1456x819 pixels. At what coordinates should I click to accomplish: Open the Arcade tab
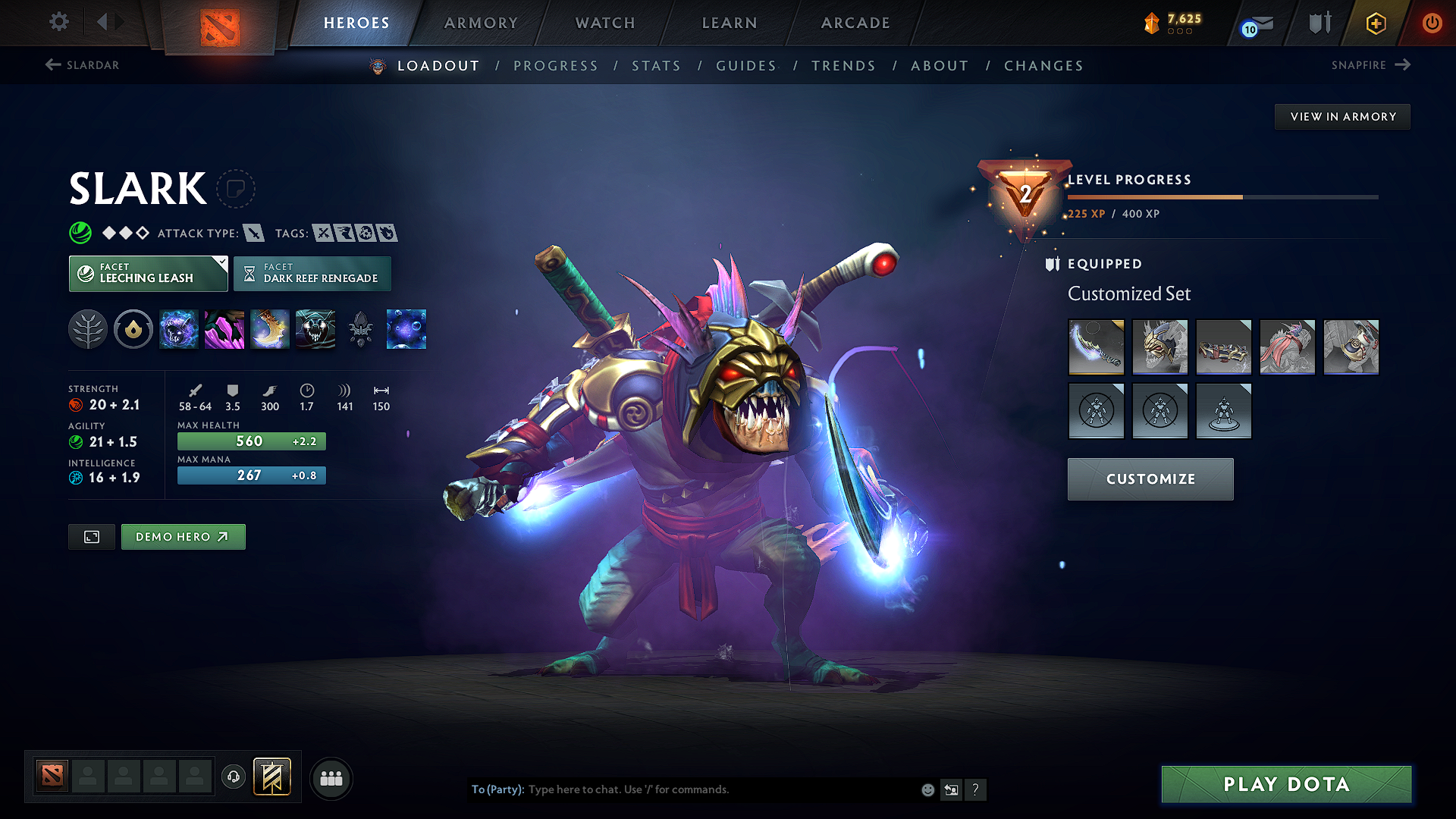coord(855,23)
